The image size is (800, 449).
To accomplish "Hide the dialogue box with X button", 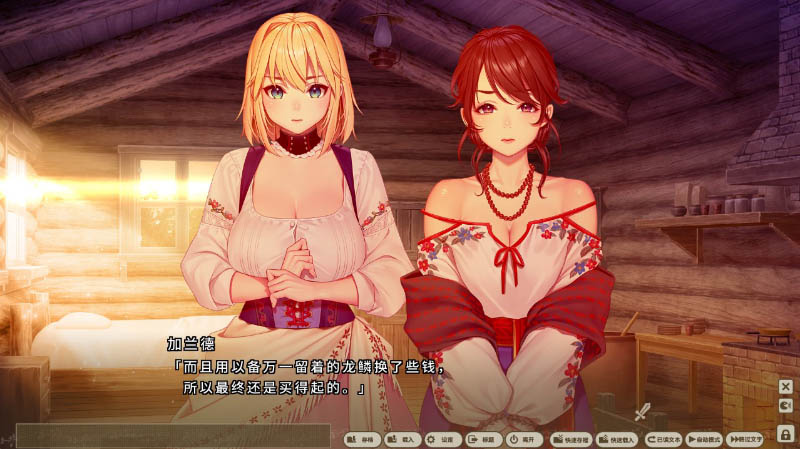I will pos(786,386).
